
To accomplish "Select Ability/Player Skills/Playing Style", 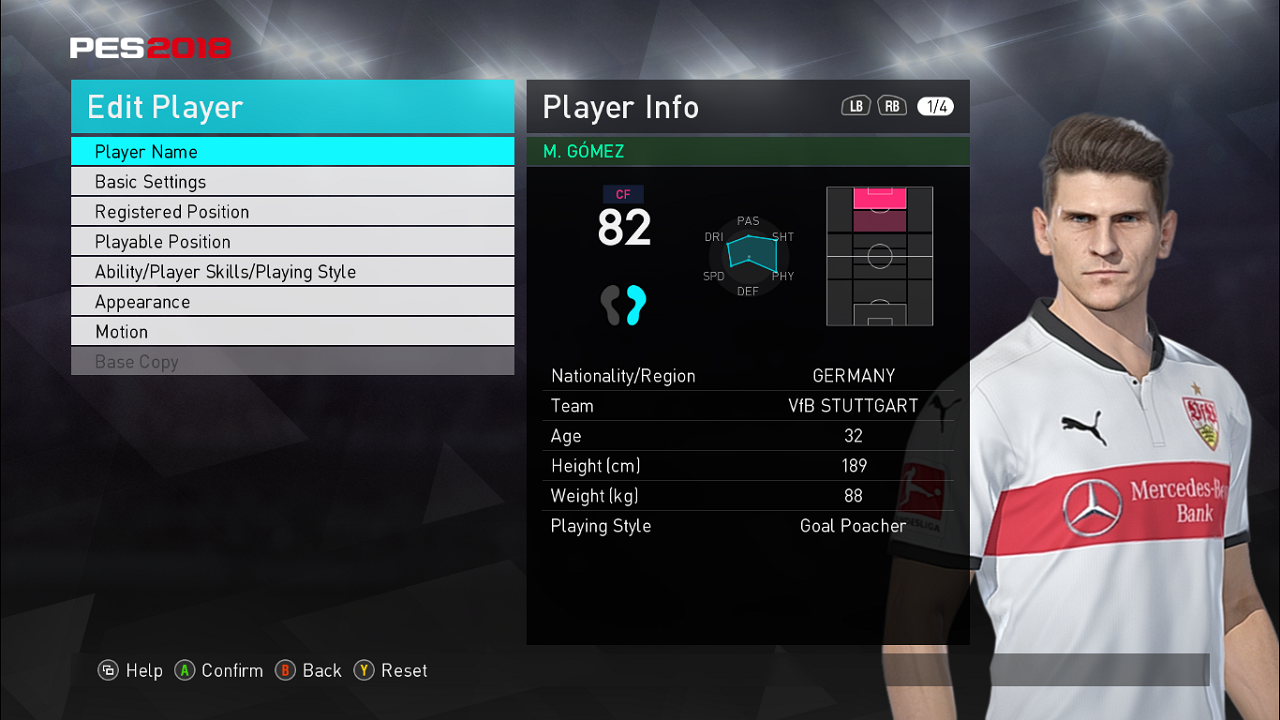I will (x=292, y=272).
